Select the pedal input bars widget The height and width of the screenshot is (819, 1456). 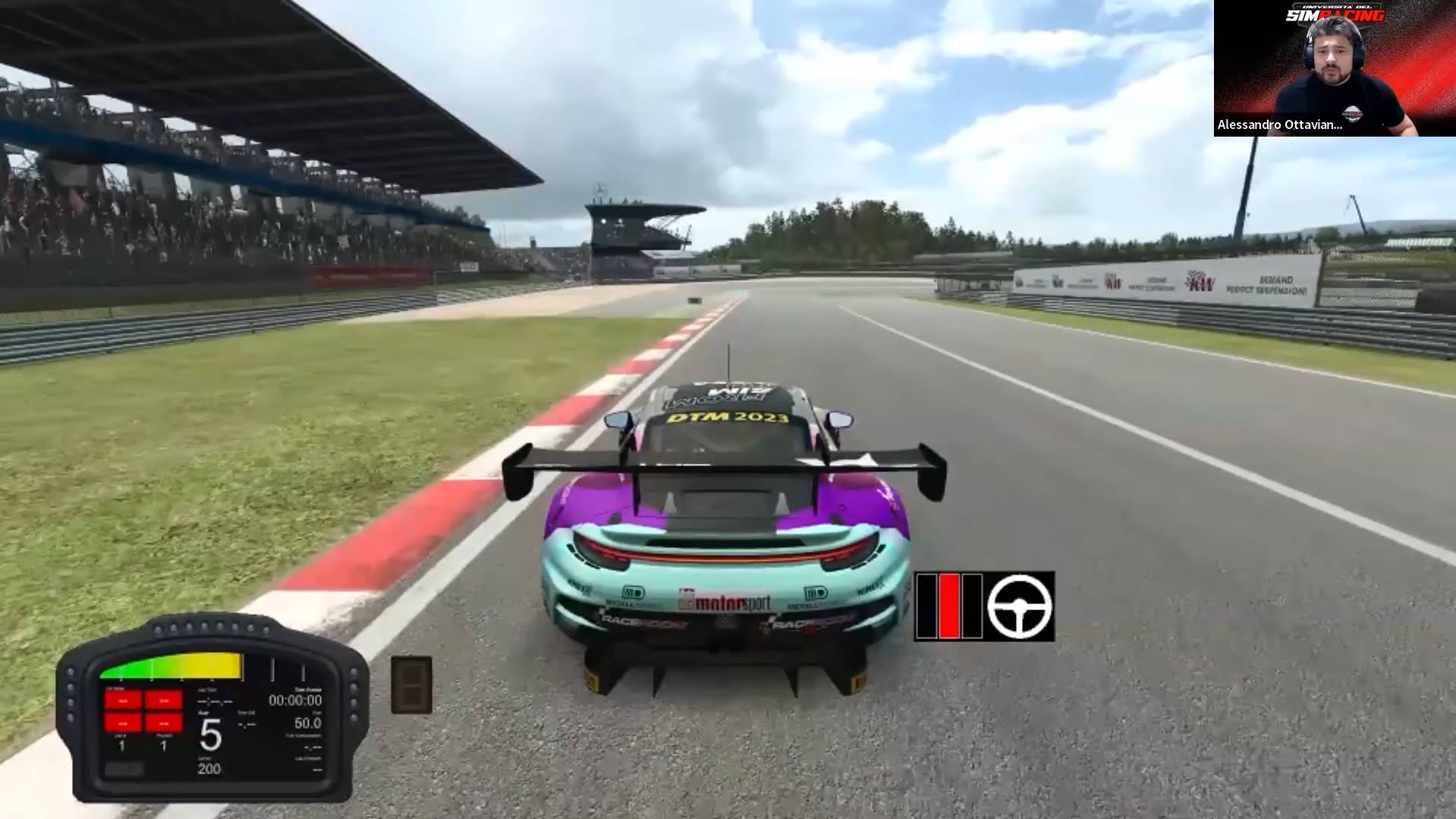click(x=949, y=606)
